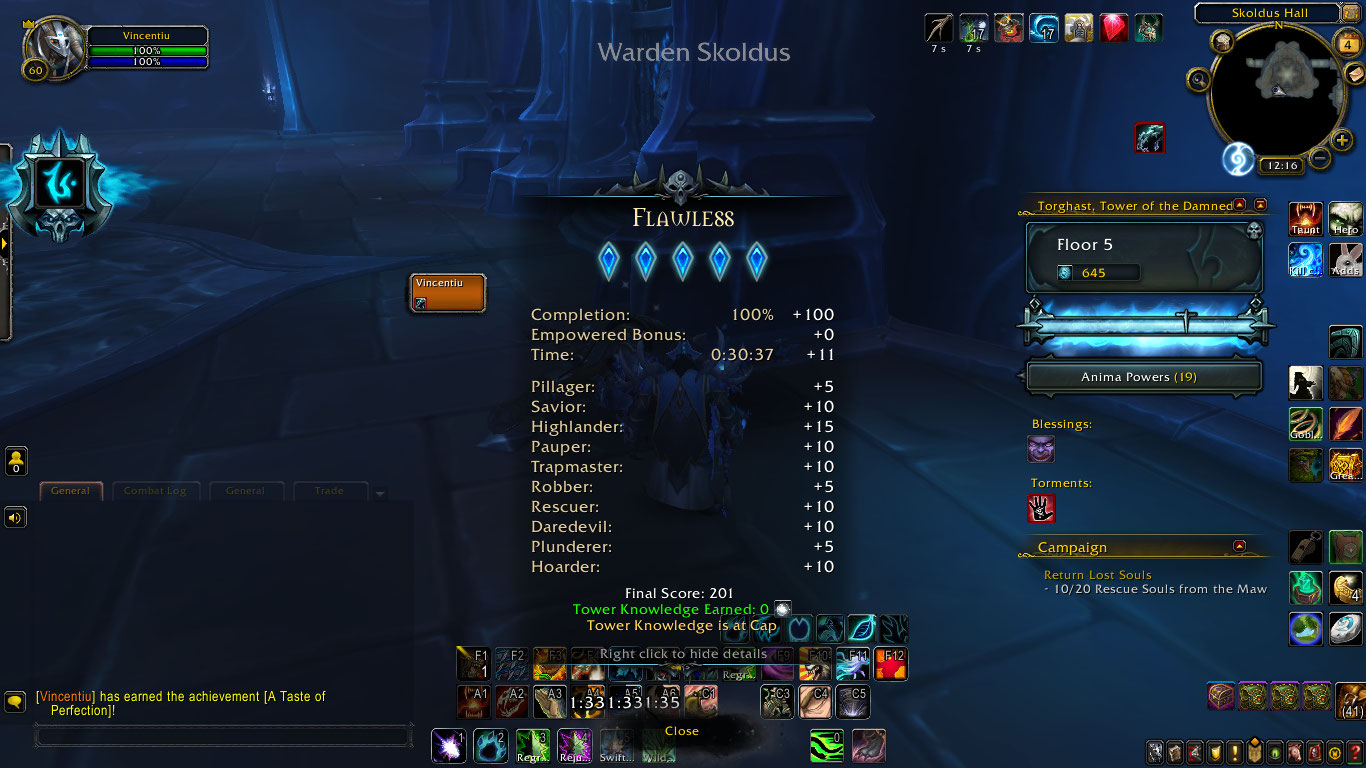Click the F12 ability on the action bar
1366x768 pixels.
click(889, 663)
